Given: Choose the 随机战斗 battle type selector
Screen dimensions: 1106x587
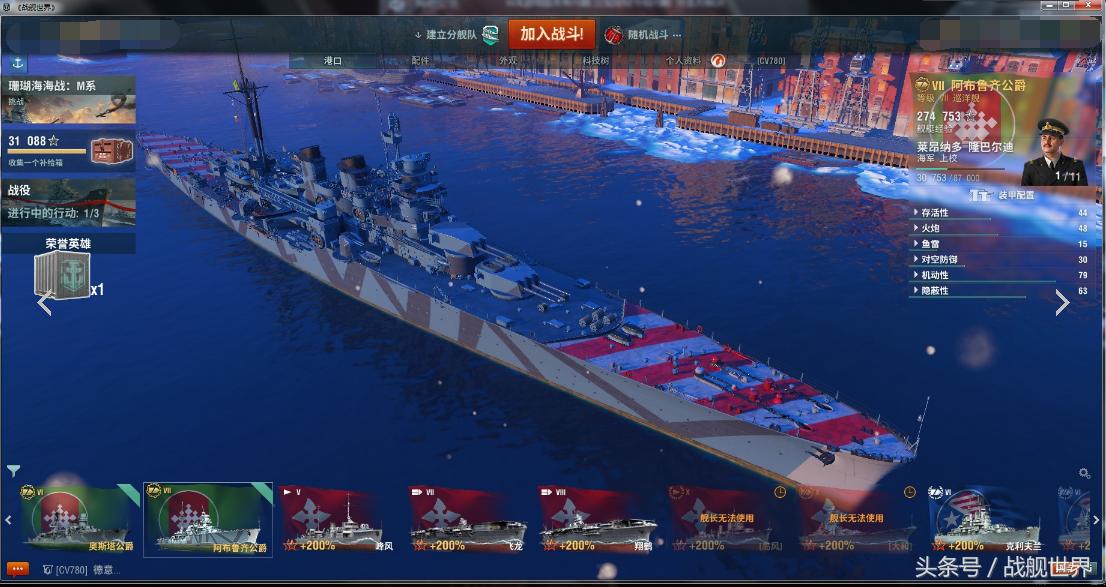Looking at the screenshot, I should tap(646, 35).
